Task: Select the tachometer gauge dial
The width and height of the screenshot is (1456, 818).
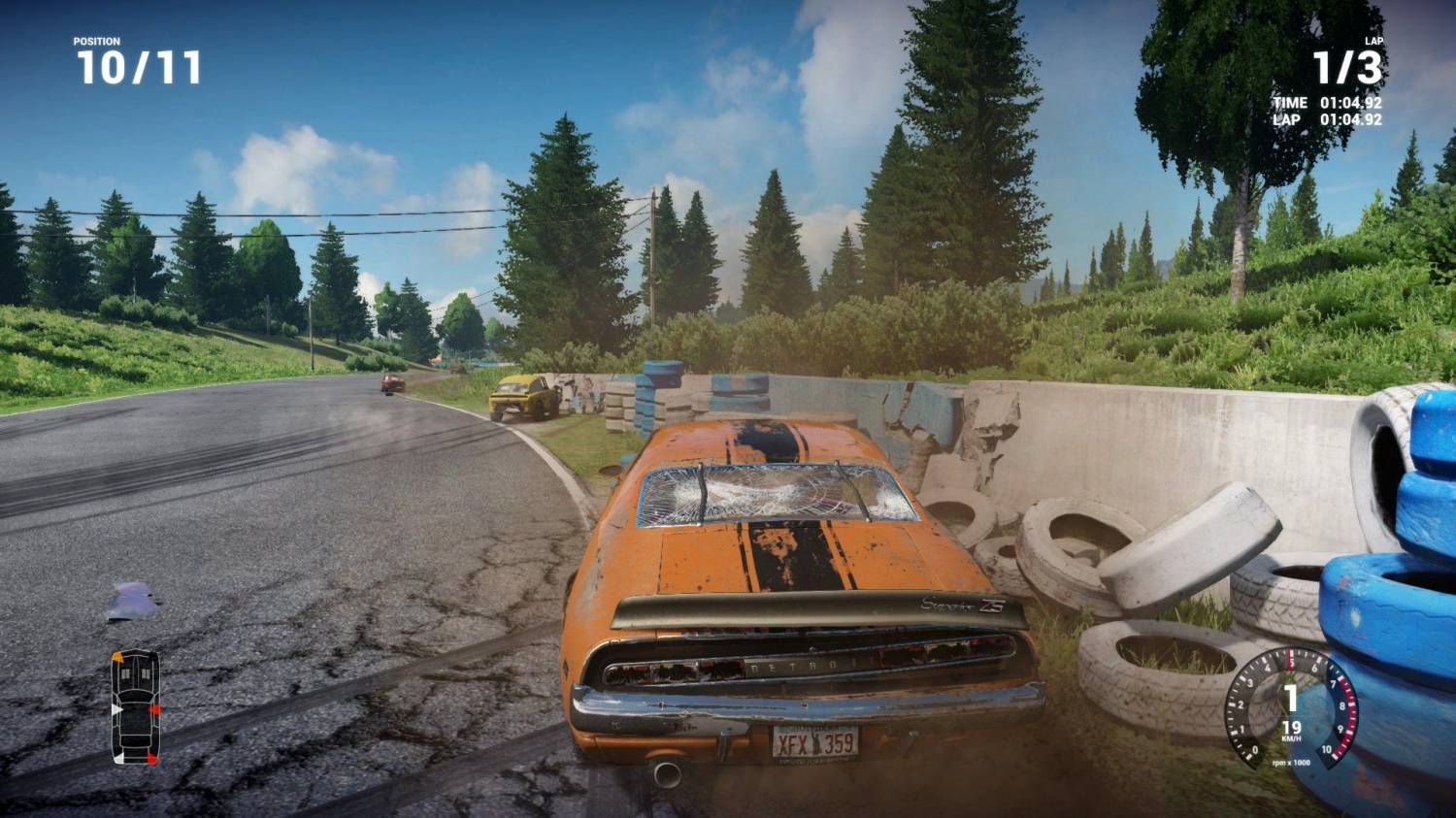Action: pyautogui.click(x=1290, y=708)
